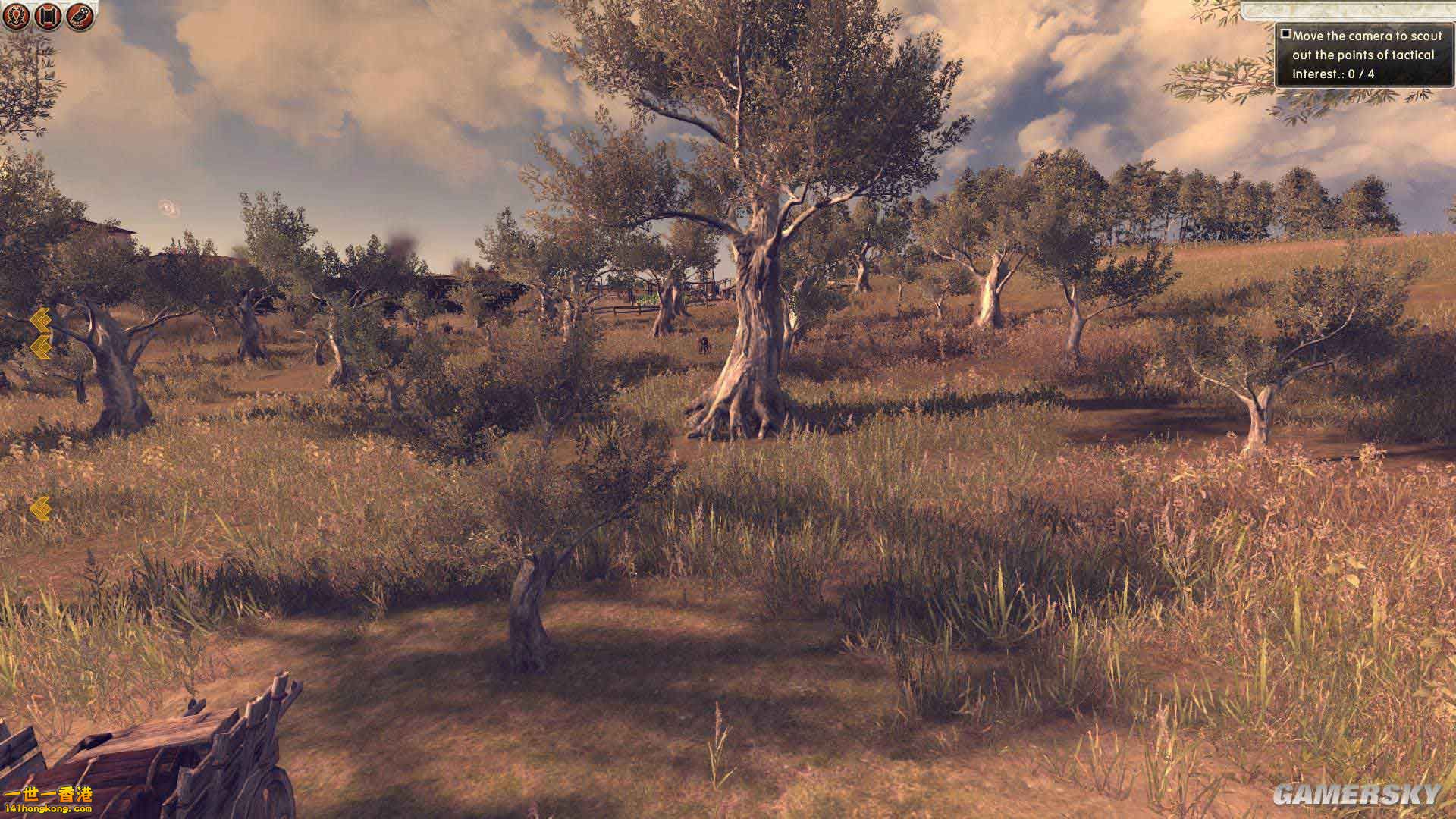
Task: Summon the advisor with the owl icon
Action: click(78, 16)
